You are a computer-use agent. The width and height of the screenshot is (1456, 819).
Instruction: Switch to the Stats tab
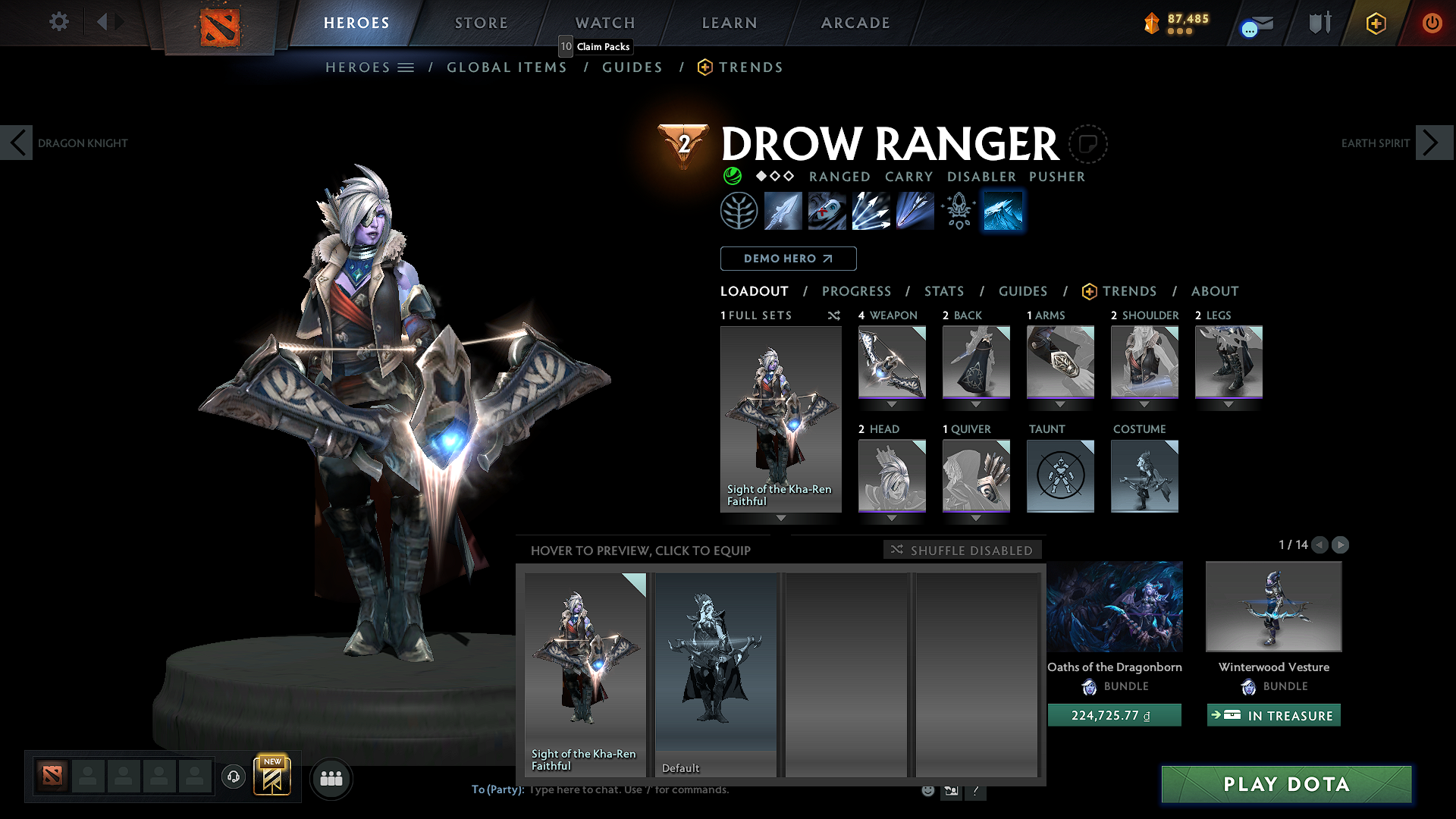pos(943,290)
